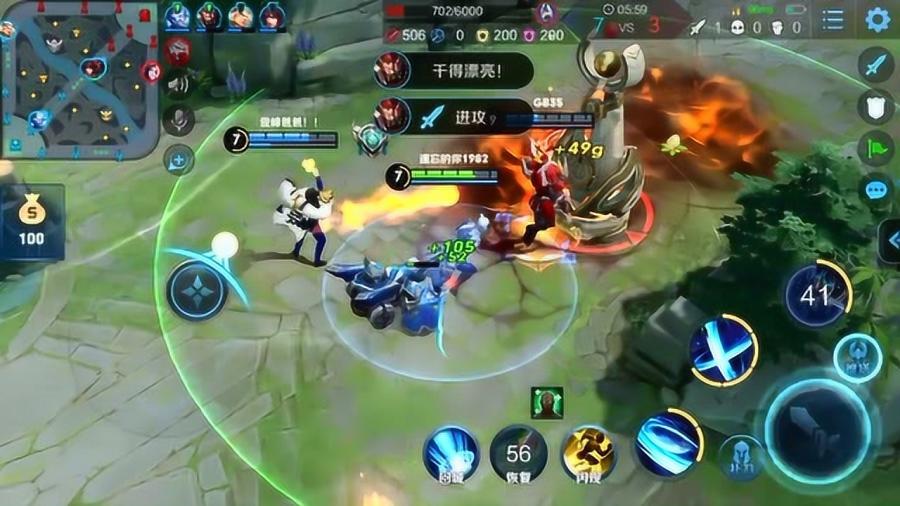Click the minimap
Viewport: 900px width, 506px height.
[x=78, y=80]
